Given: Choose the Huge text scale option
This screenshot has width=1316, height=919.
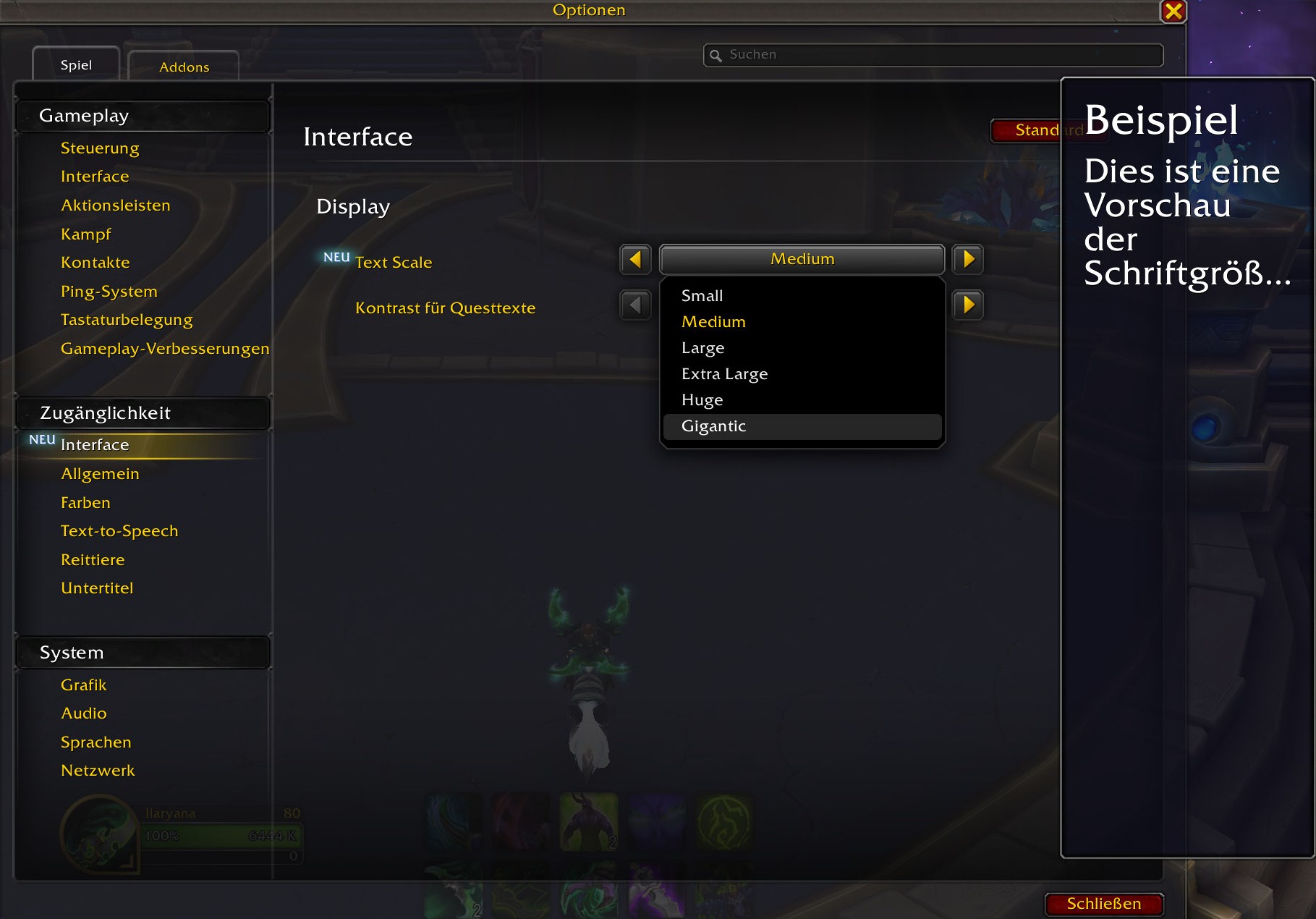Looking at the screenshot, I should point(702,400).
